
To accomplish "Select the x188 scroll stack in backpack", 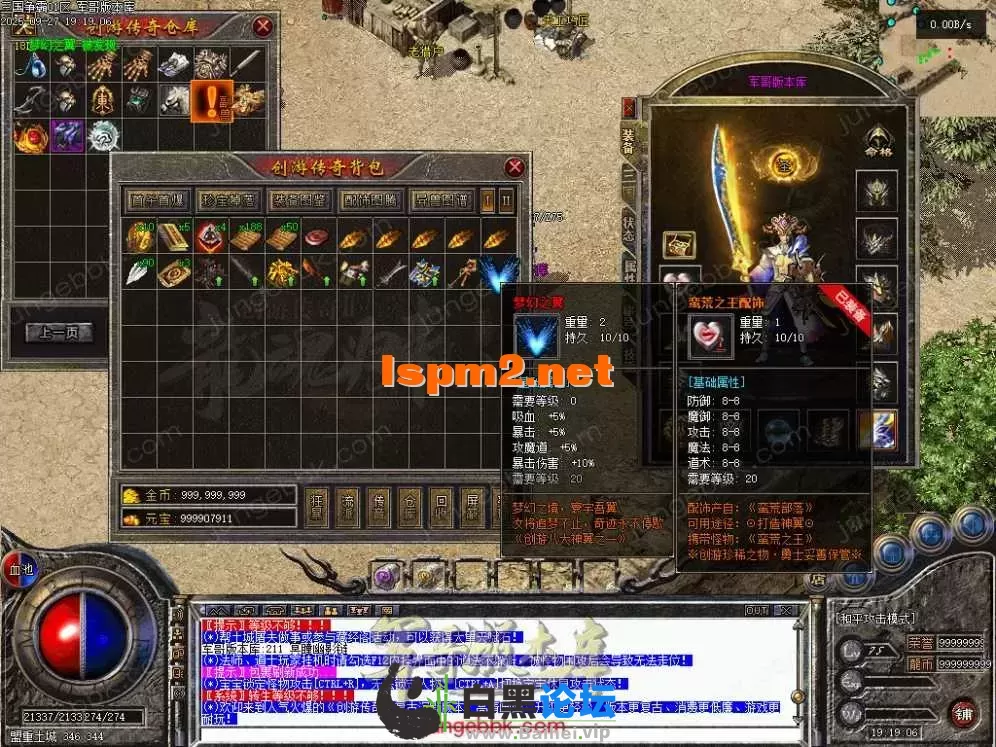I will [x=246, y=238].
